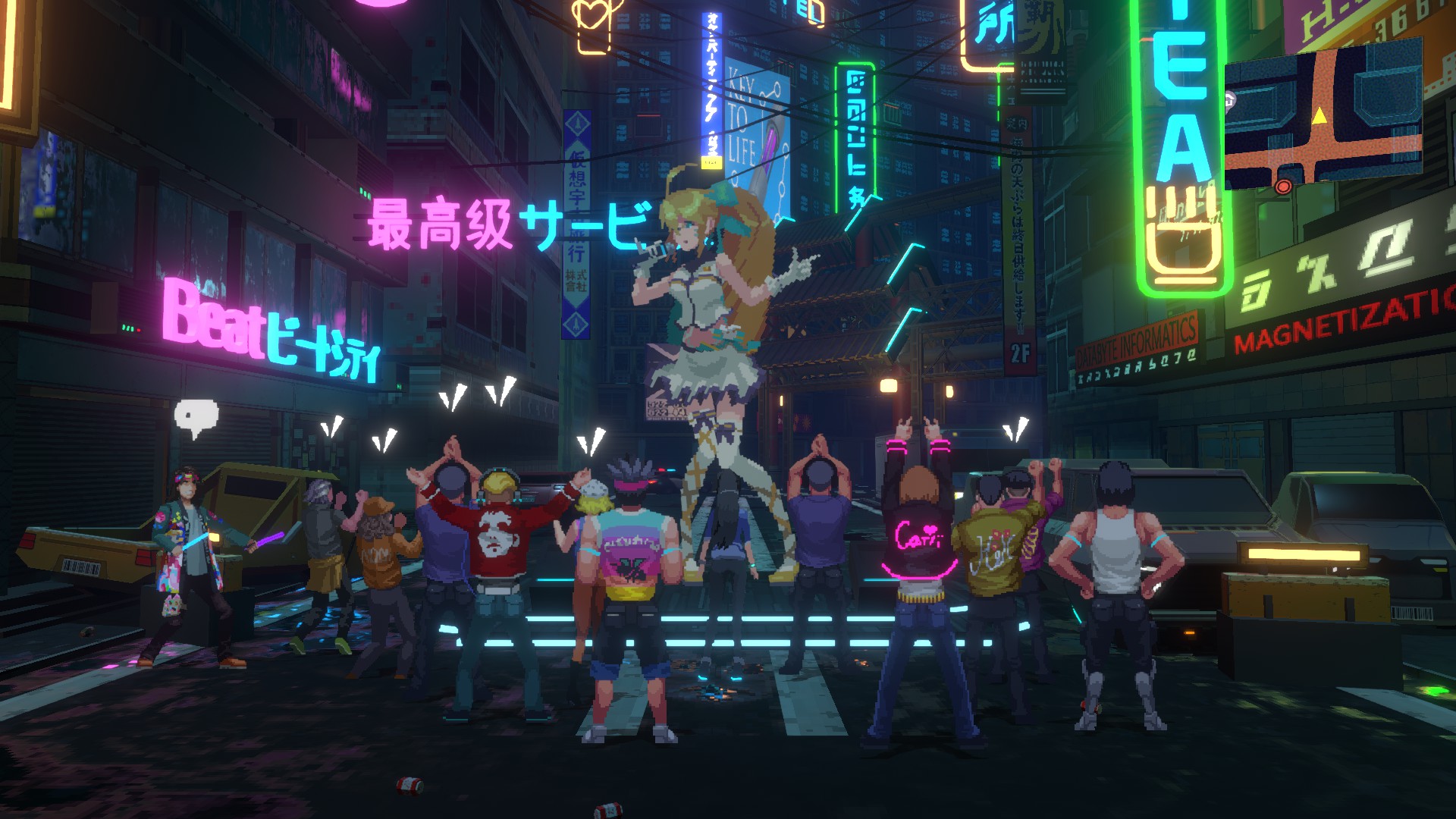The height and width of the screenshot is (819, 1456).
Task: Open the street minimap
Action: pos(1323,114)
